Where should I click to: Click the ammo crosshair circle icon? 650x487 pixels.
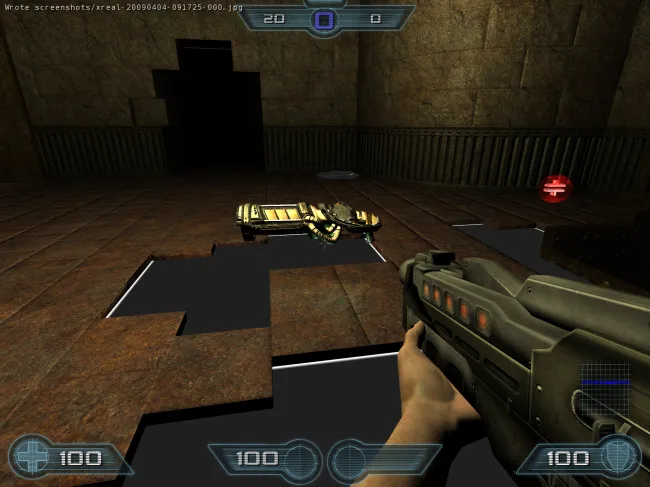[x=299, y=461]
